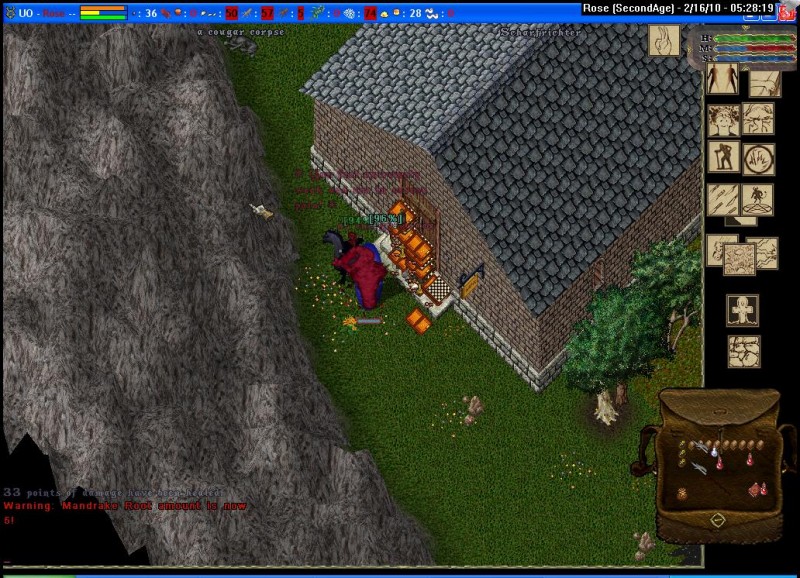Select the ankh cross spell icon
This screenshot has height=578, width=800.
point(741,309)
